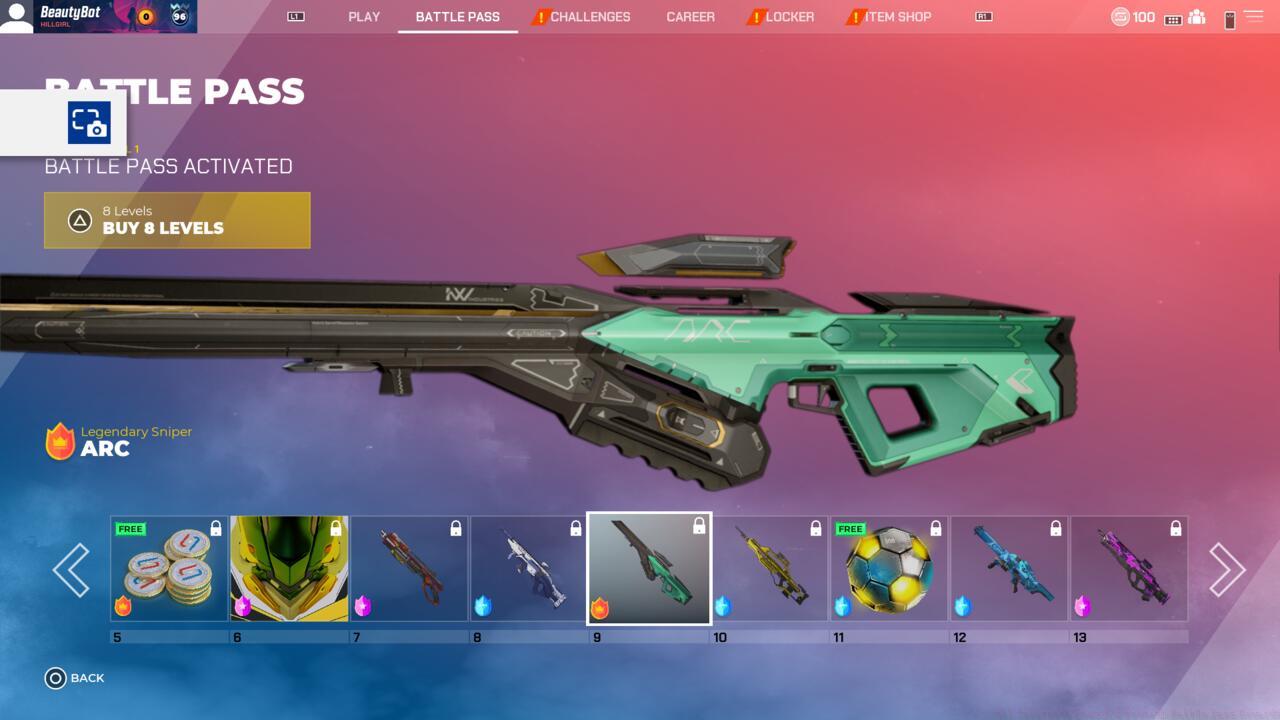Click the screenshot capture overlay icon
Screen dimensions: 1280x720
click(89, 123)
